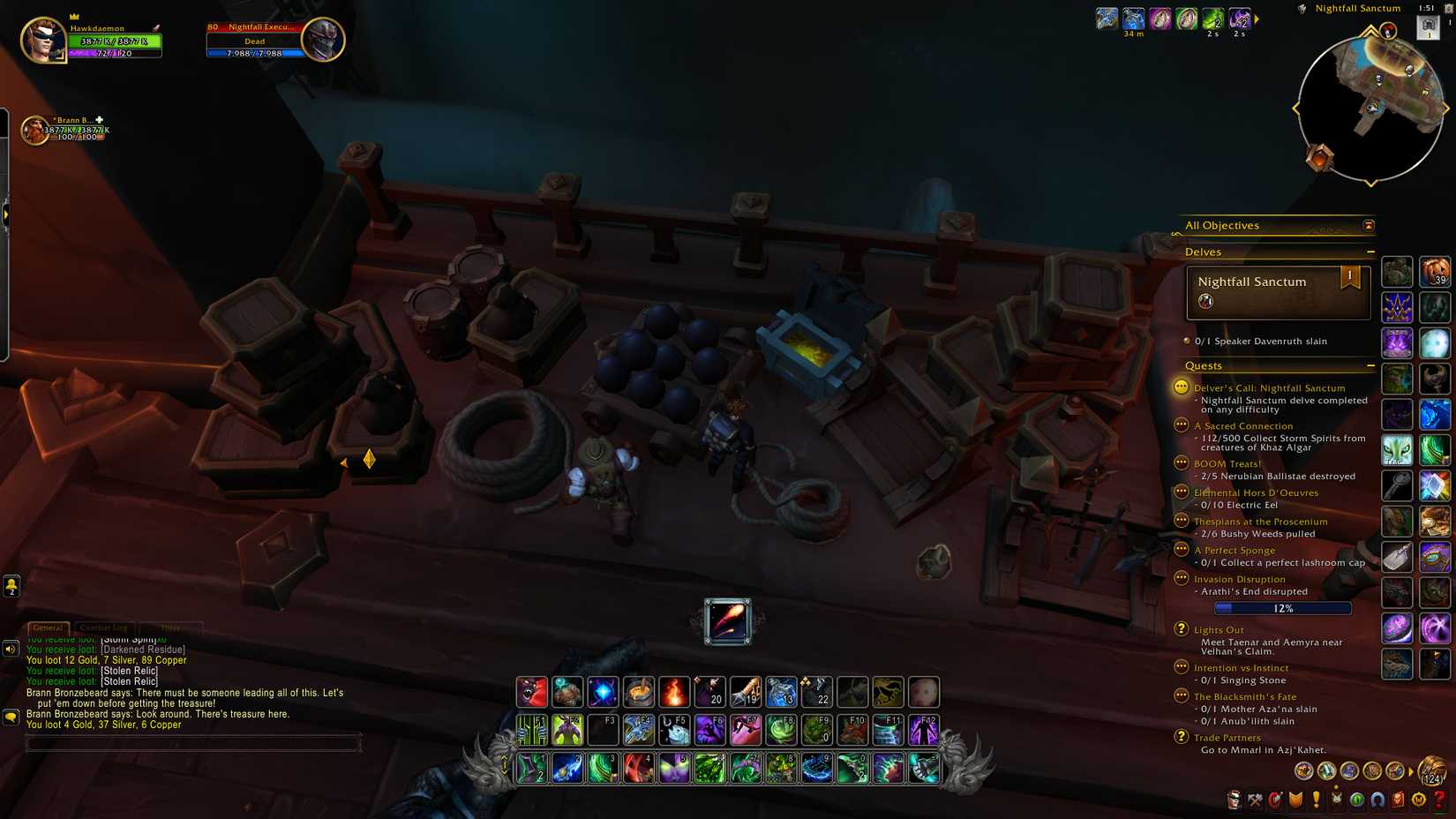This screenshot has height=819, width=1456.
Task: Select the General chat tab
Action: click(x=48, y=627)
